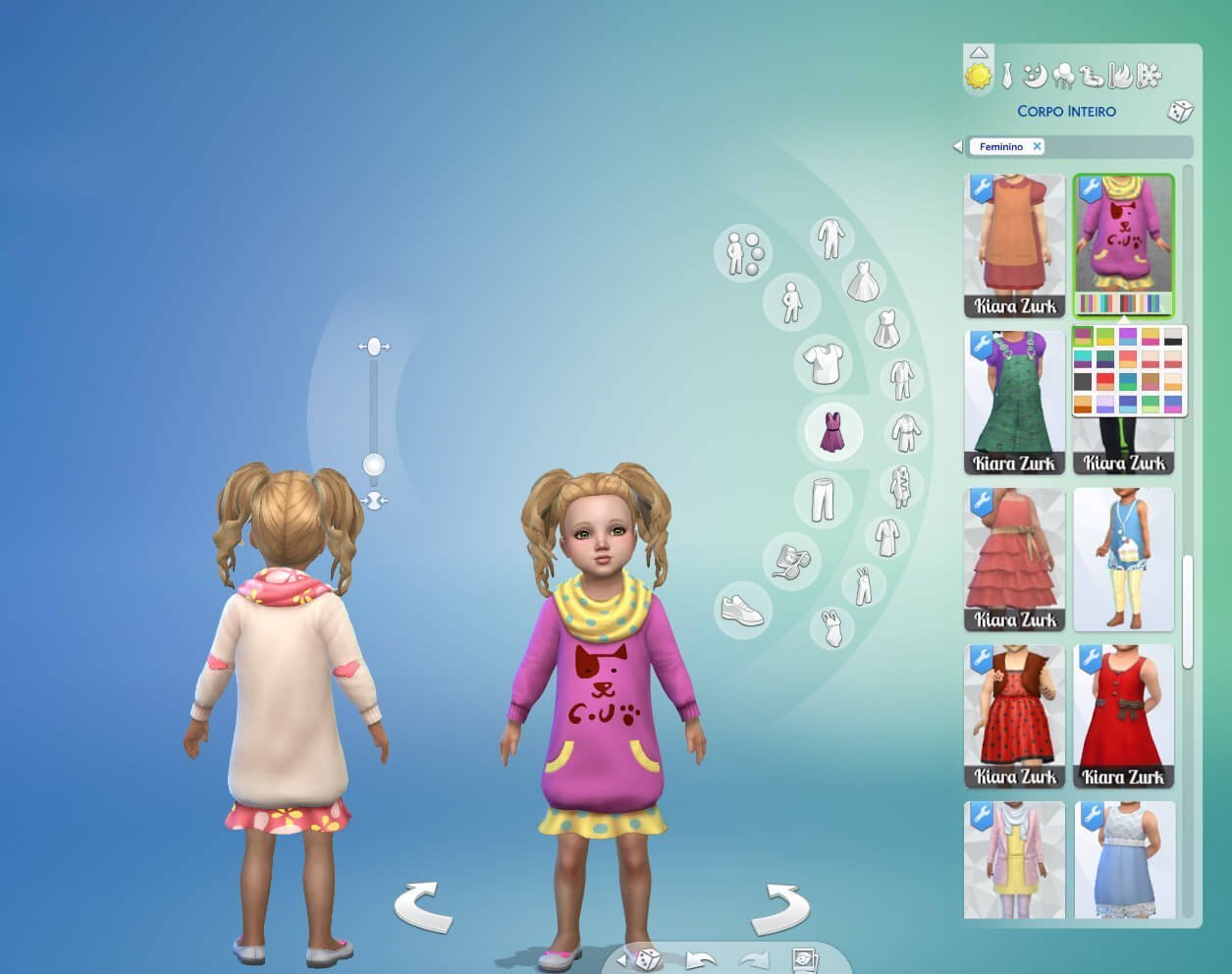Undo the last change

pyautogui.click(x=700, y=959)
